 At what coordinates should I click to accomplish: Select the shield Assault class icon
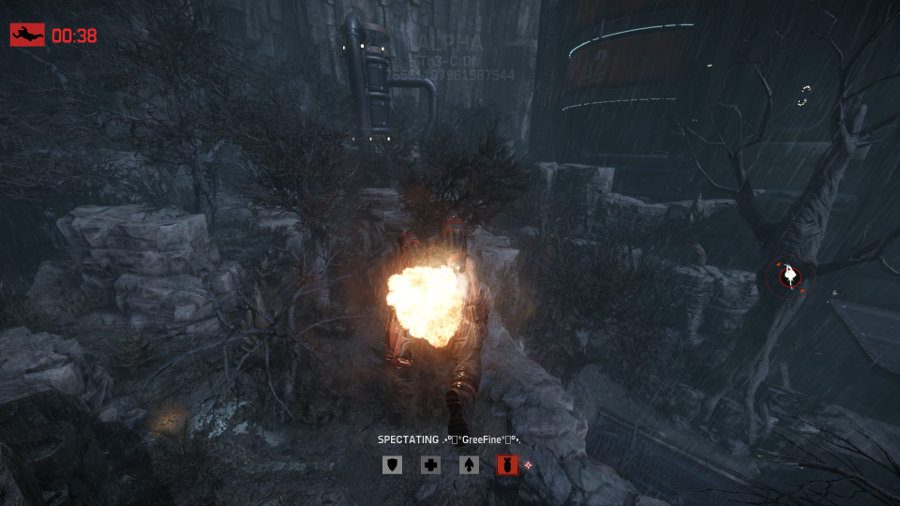393,464
